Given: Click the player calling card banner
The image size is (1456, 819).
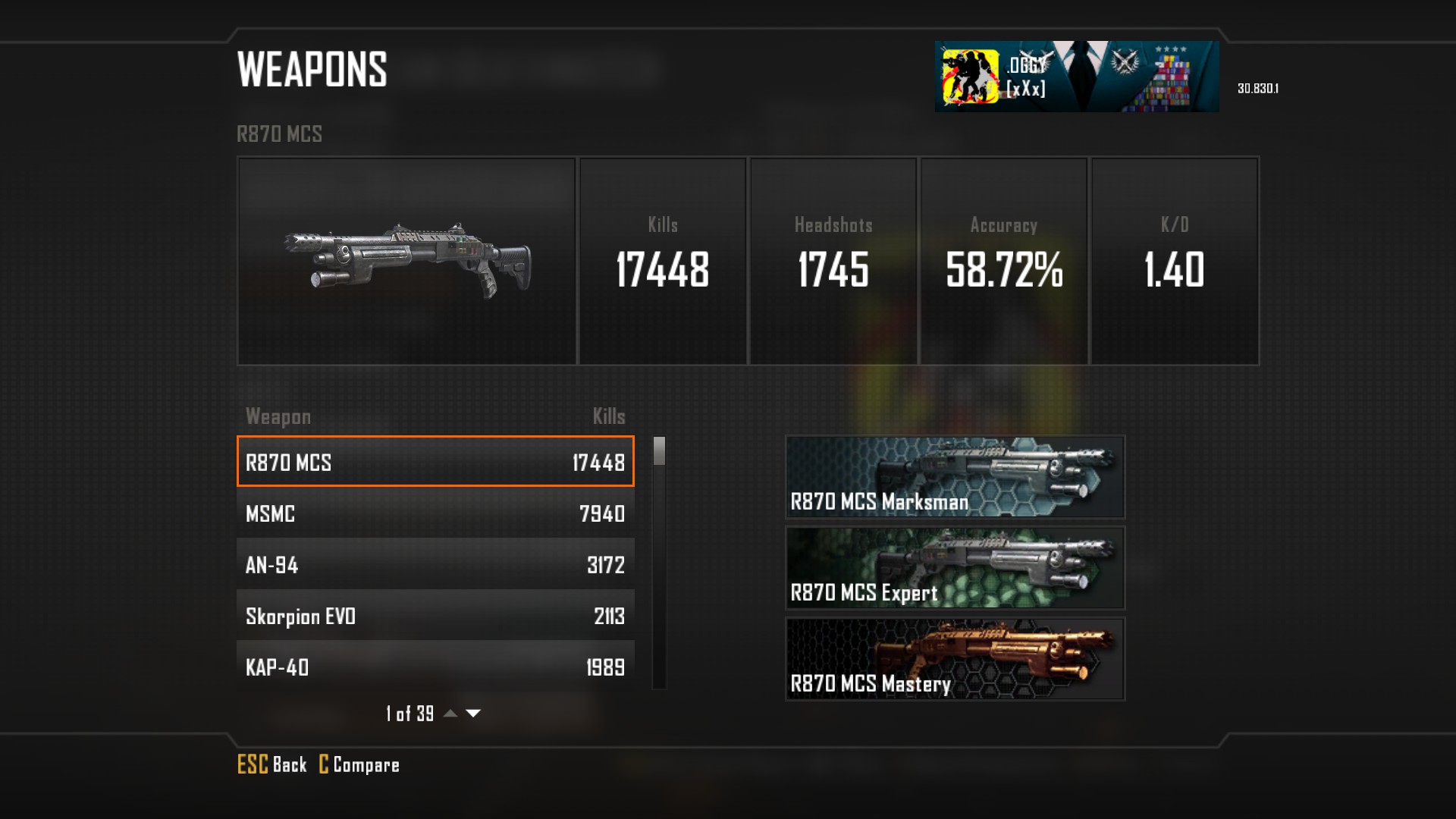Looking at the screenshot, I should (x=1076, y=77).
